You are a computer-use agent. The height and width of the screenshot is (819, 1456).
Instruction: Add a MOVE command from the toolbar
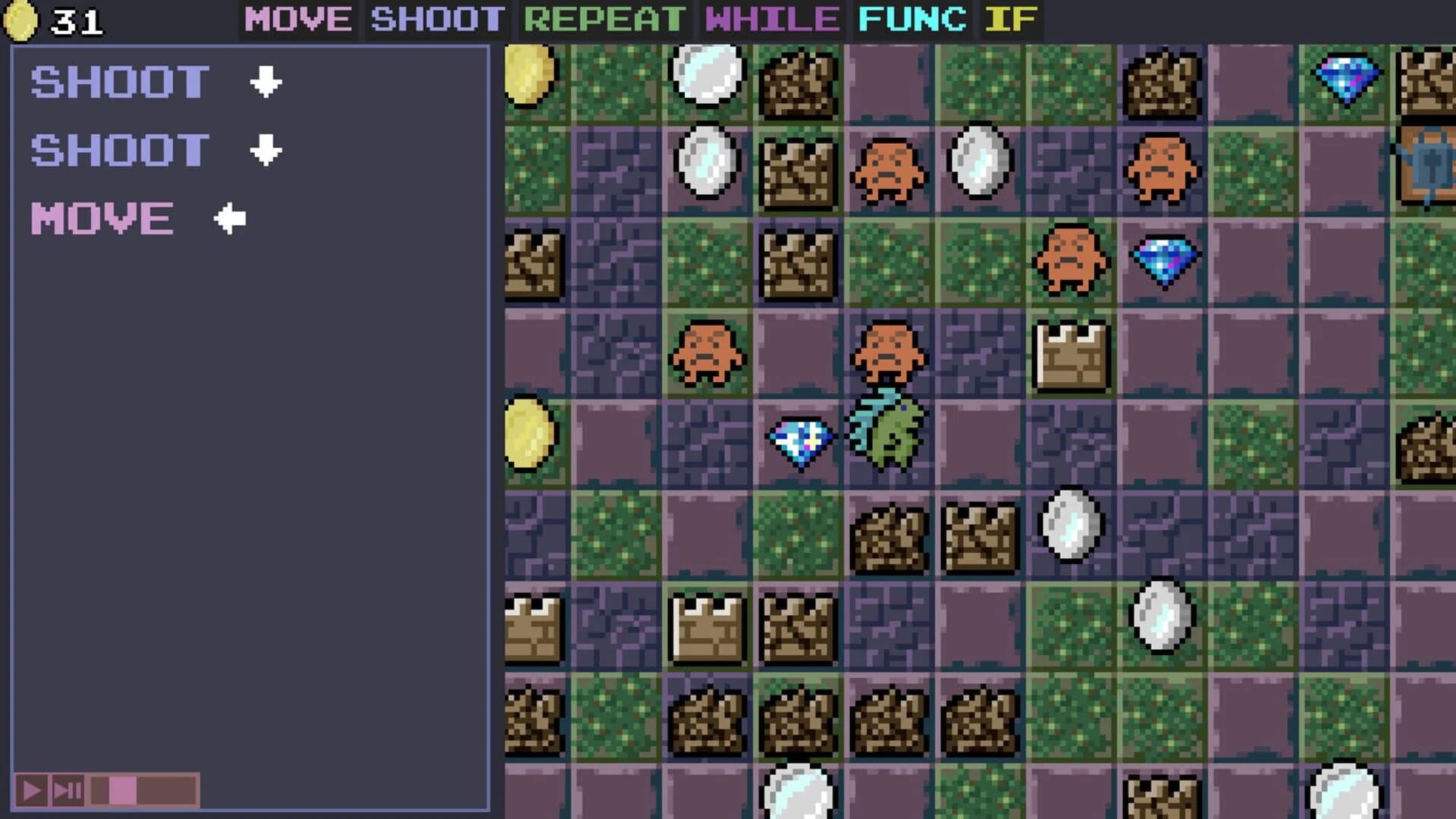(297, 20)
